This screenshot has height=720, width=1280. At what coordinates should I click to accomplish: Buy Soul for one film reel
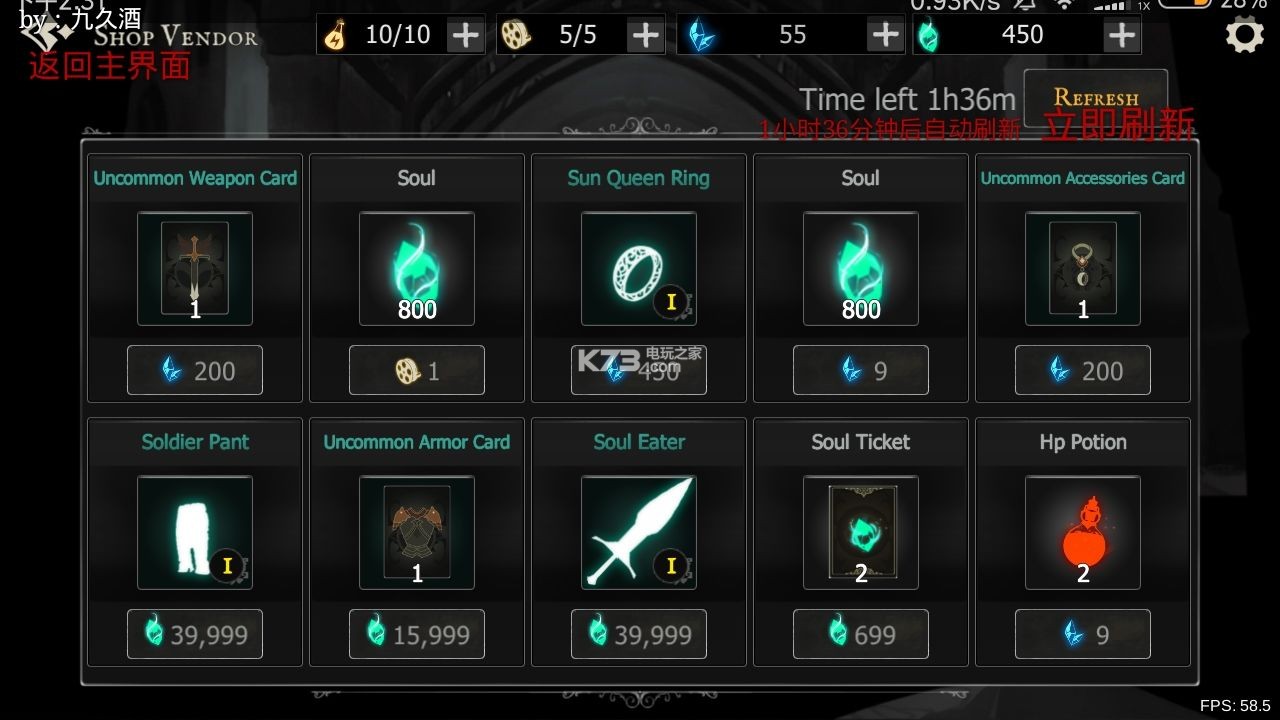(417, 371)
